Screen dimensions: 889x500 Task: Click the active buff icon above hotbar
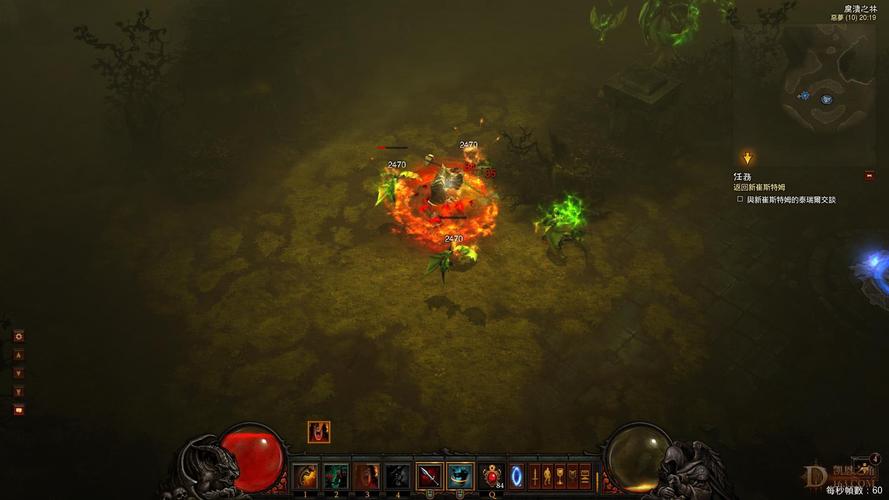318,432
